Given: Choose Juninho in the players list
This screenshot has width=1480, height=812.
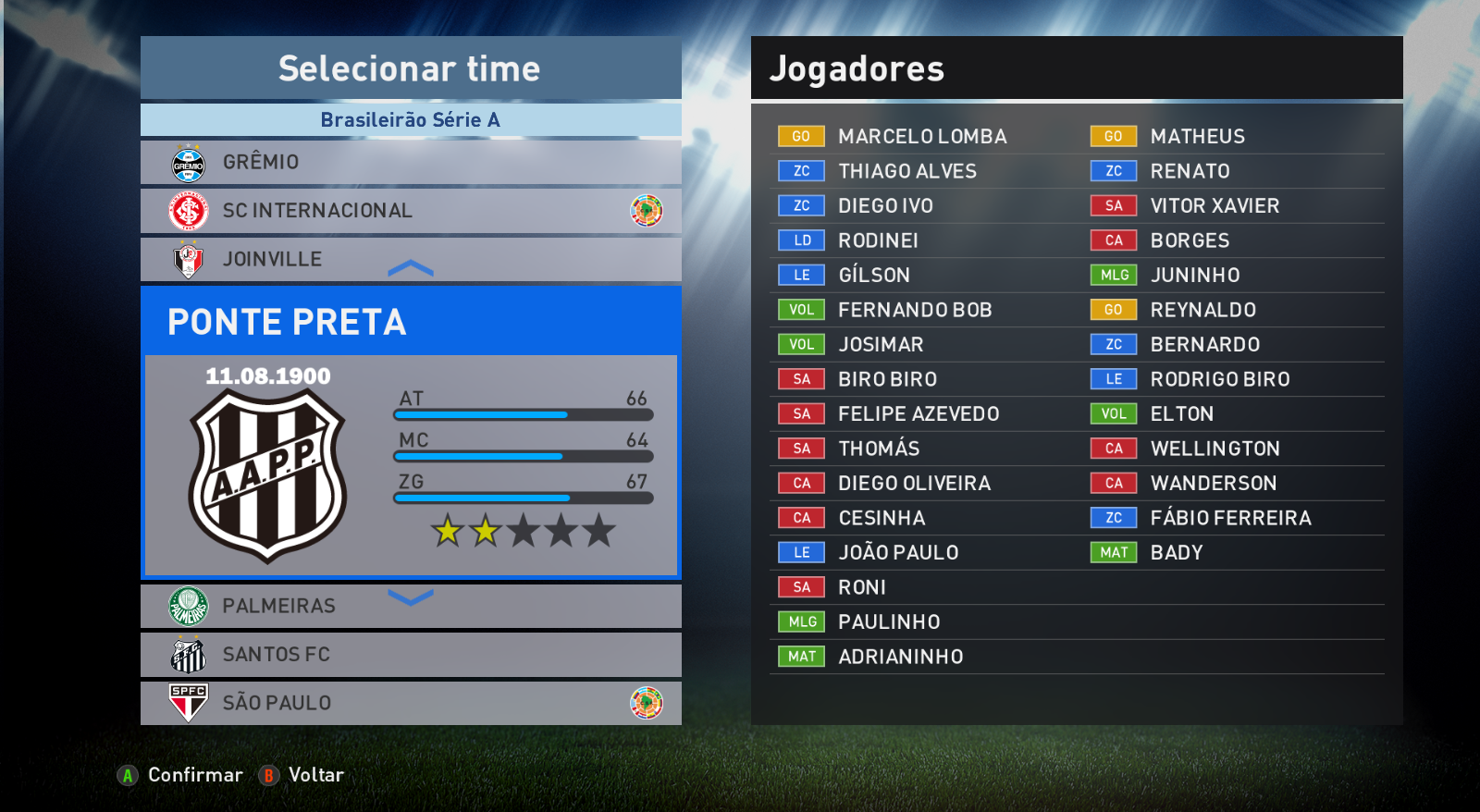Looking at the screenshot, I should pyautogui.click(x=1194, y=276).
